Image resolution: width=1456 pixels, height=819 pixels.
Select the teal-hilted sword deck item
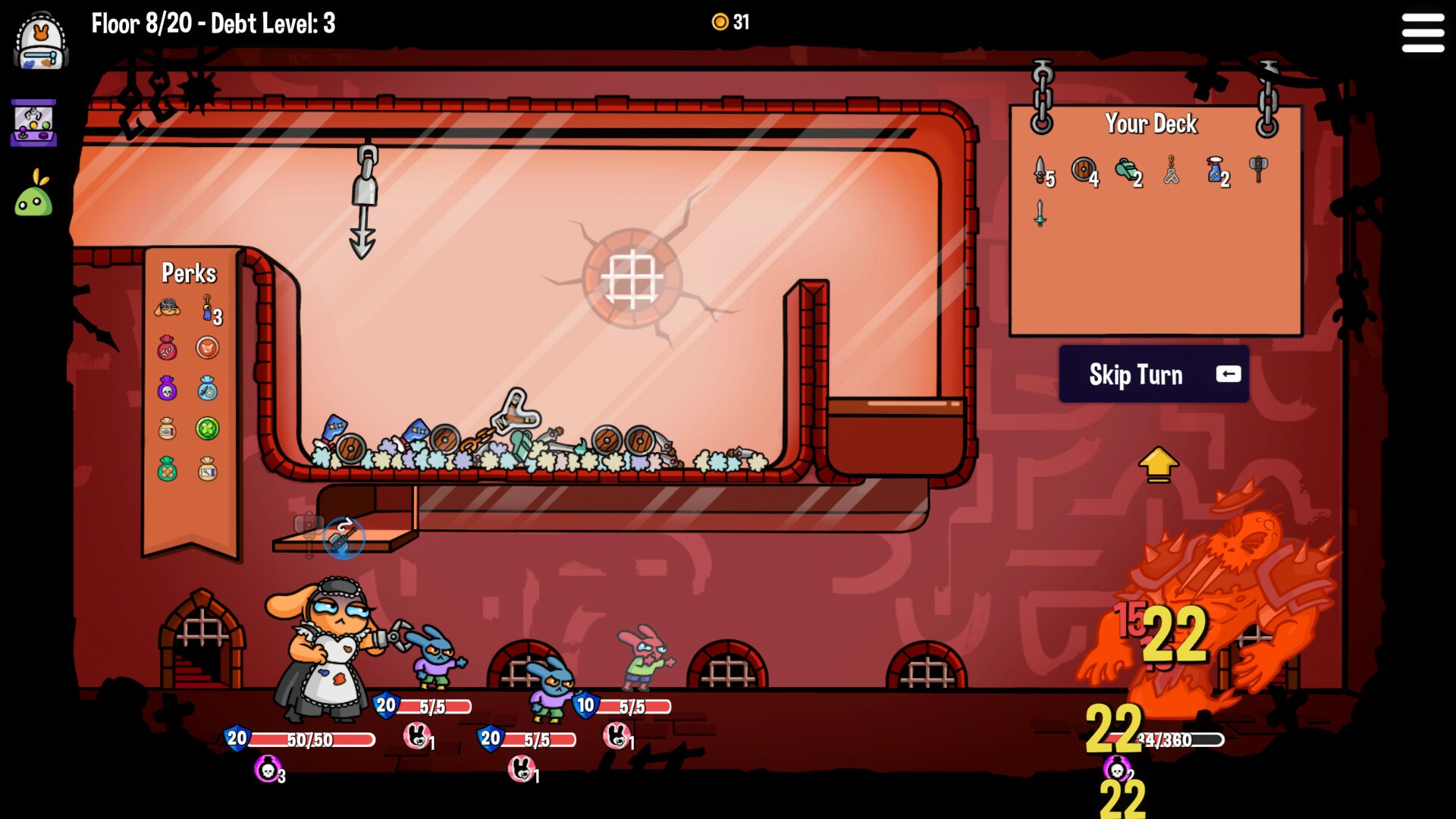click(x=1040, y=213)
